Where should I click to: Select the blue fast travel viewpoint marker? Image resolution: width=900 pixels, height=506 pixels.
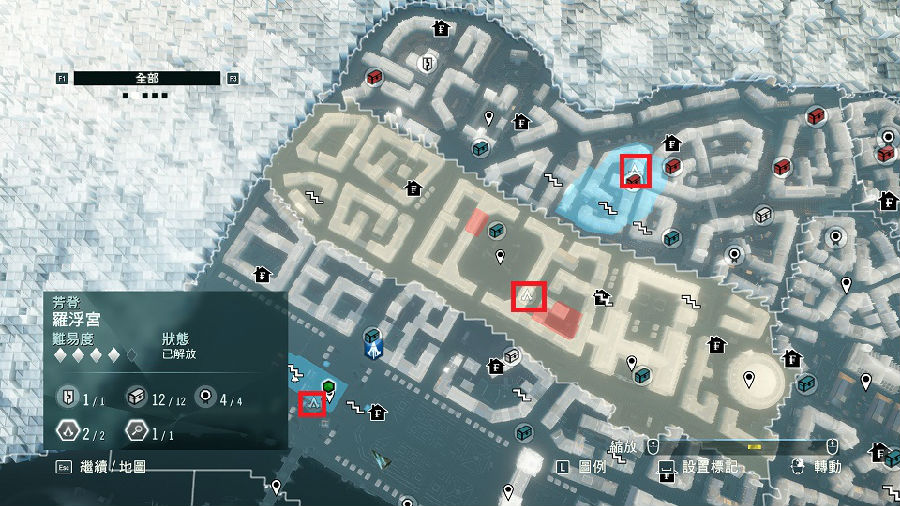click(x=374, y=343)
